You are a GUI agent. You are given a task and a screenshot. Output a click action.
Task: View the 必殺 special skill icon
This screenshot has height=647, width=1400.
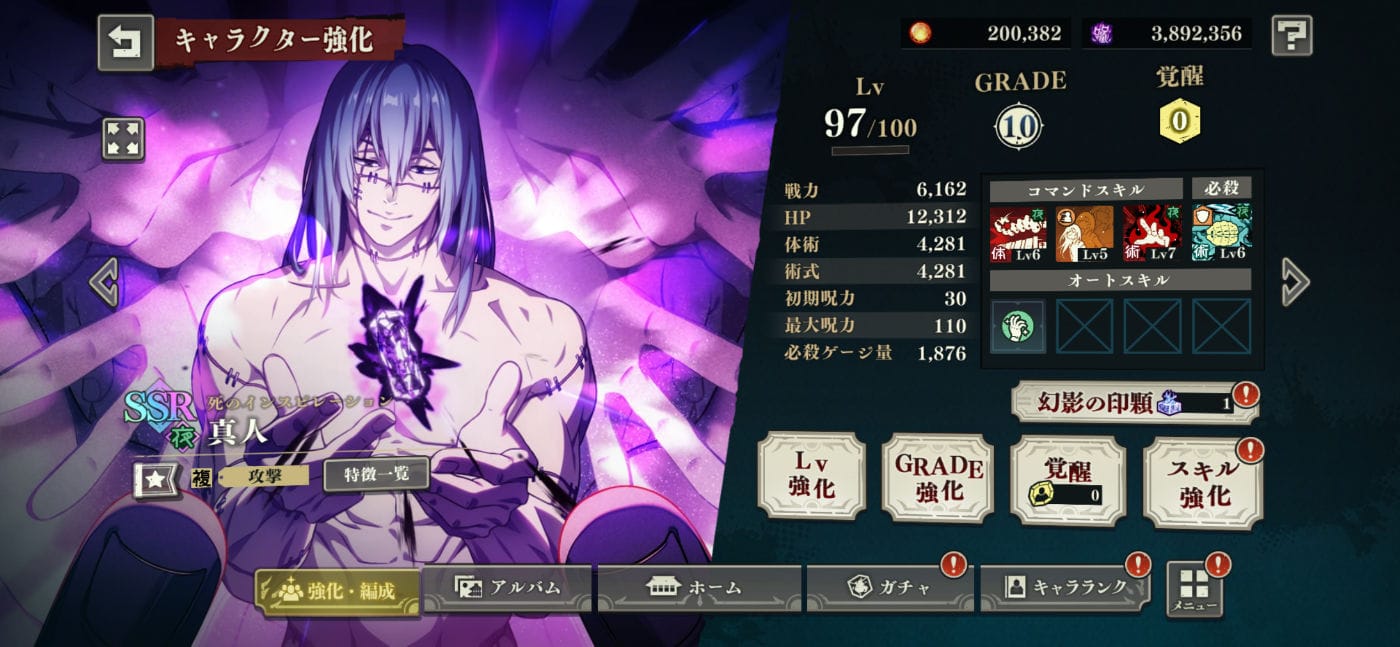coord(1221,233)
